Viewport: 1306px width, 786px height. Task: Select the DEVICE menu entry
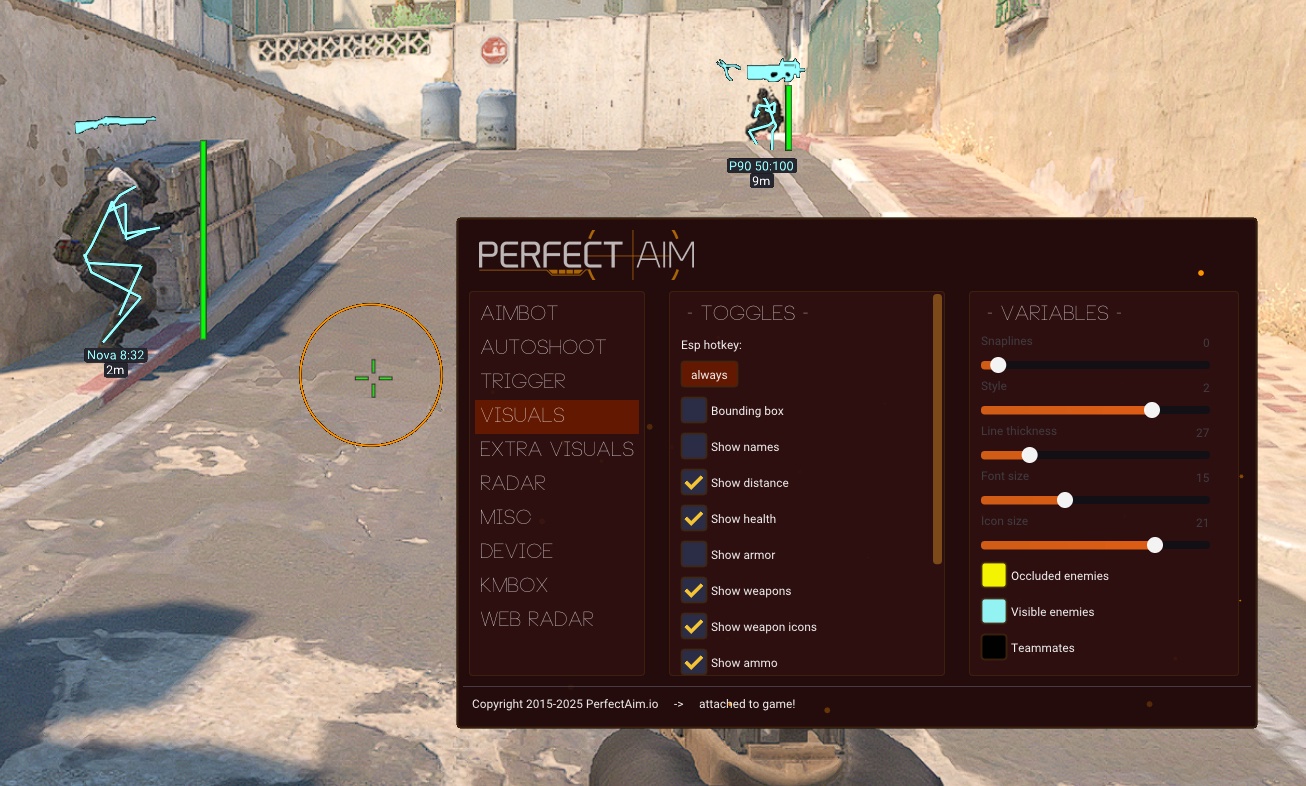coord(516,551)
